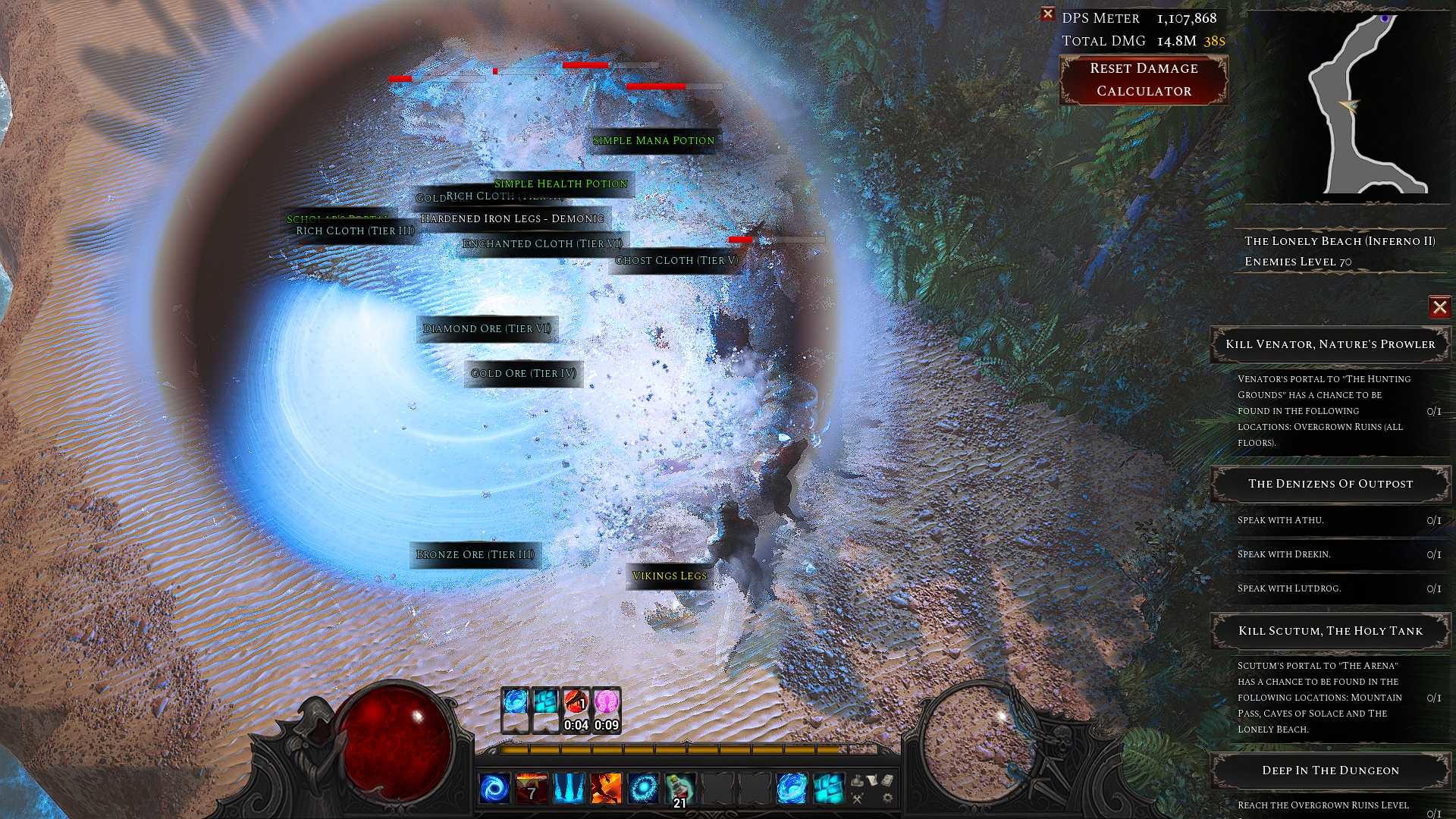Expand The Denizens Of Outpost section
Viewport: 1456px width, 819px height.
(x=1329, y=484)
